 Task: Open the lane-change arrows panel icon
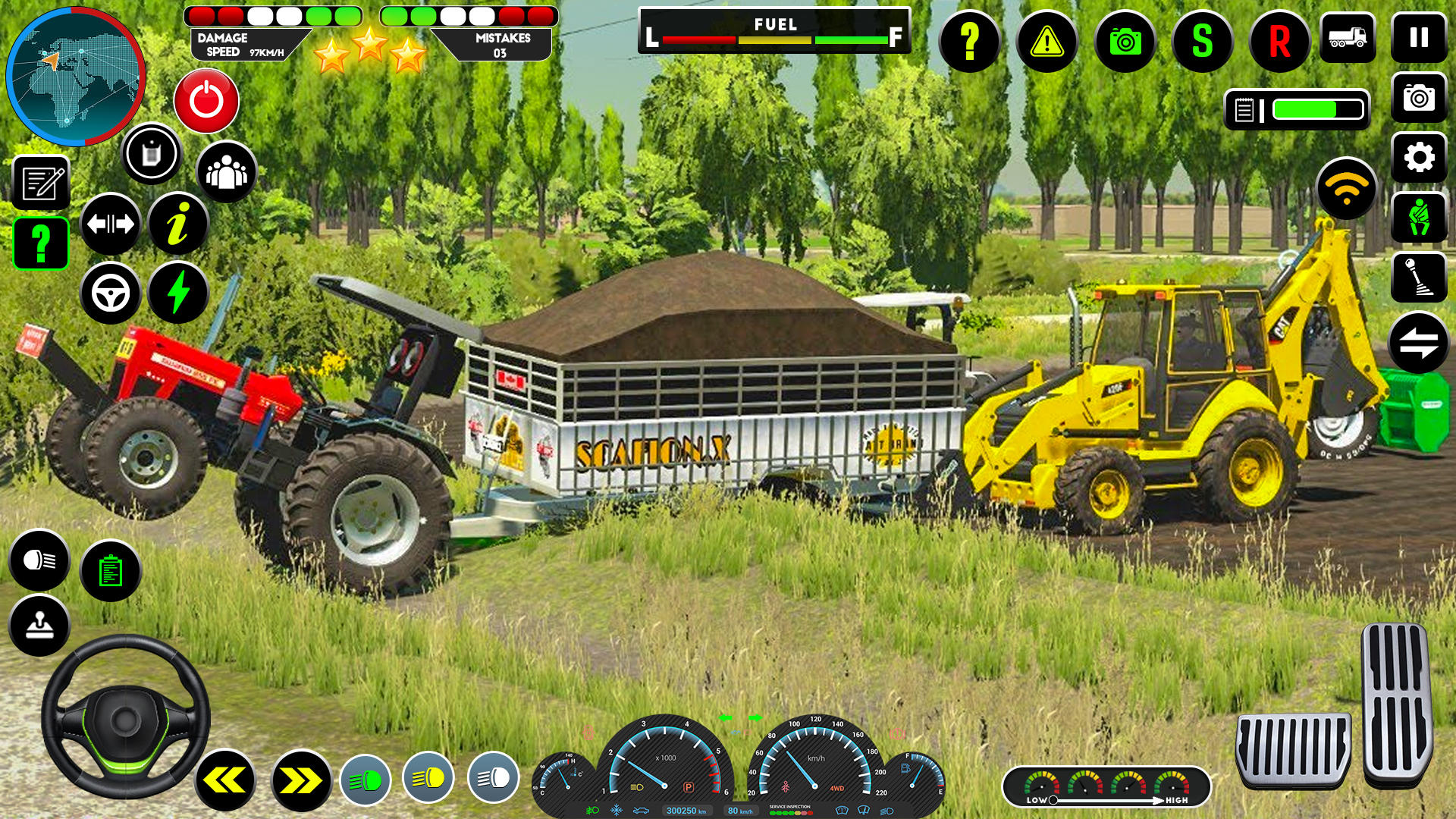[112, 223]
